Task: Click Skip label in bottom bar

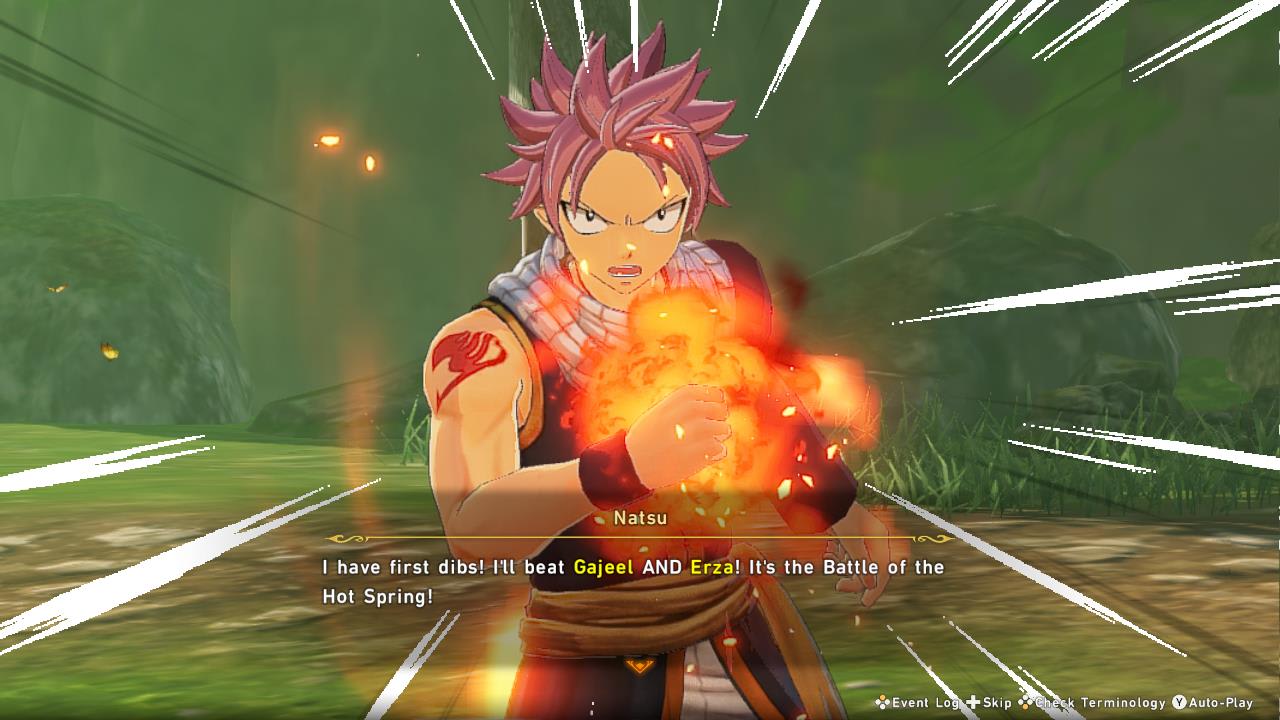Action: coord(995,703)
